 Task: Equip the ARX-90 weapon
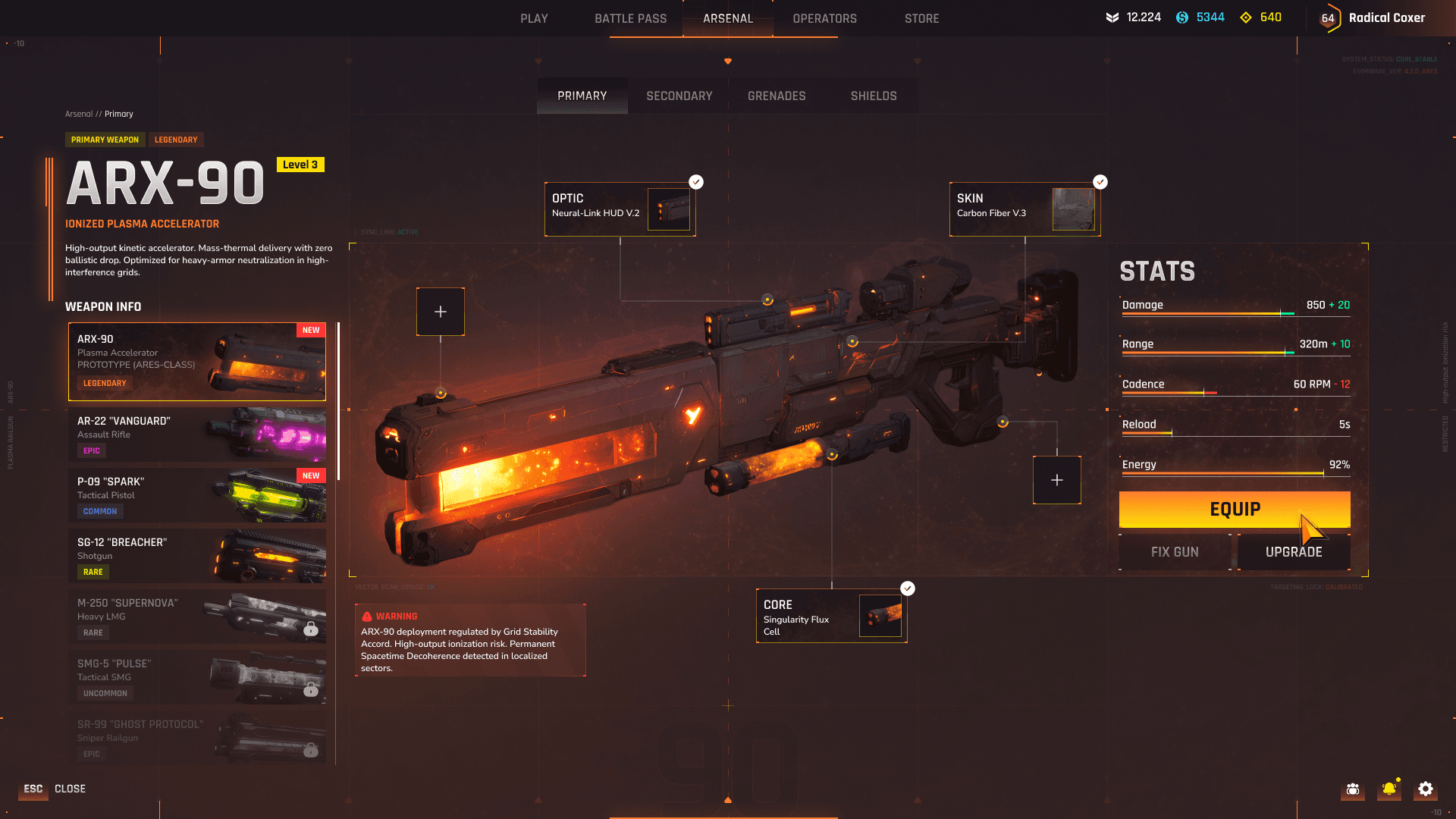click(x=1234, y=510)
